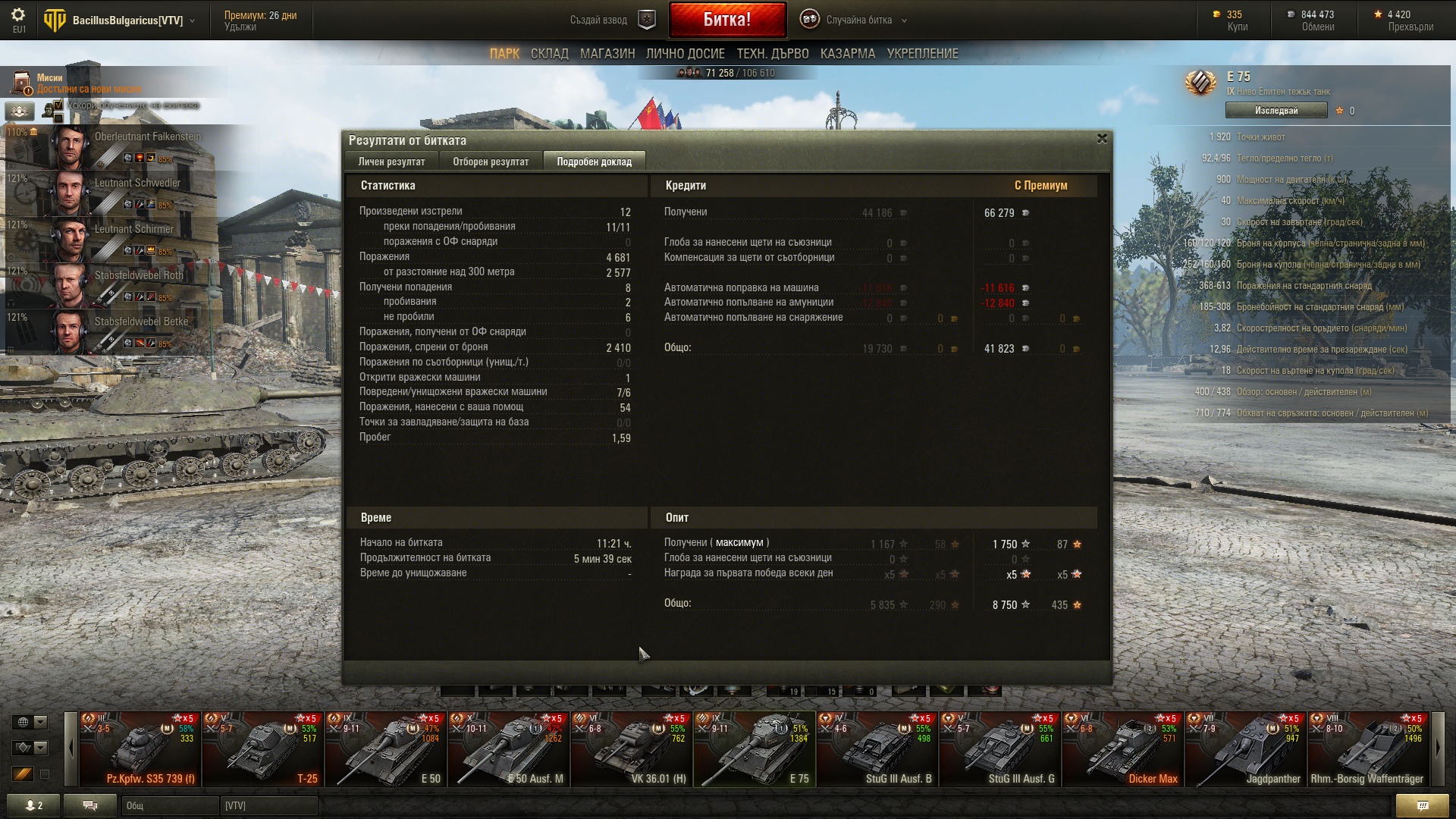Close the battle results window
Viewport: 1456px width, 819px height.
pyautogui.click(x=1102, y=139)
